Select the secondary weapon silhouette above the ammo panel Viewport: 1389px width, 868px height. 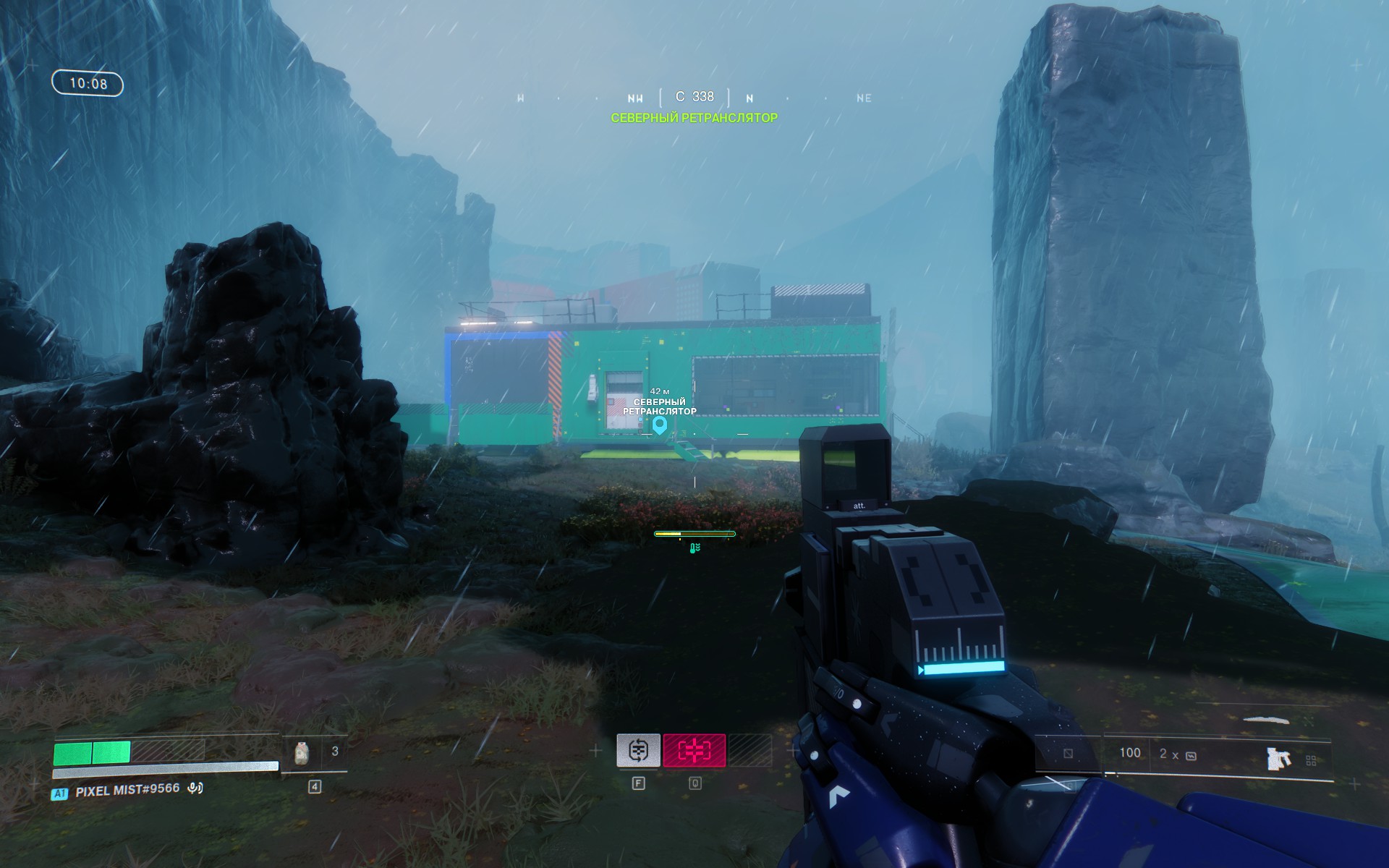1266,720
